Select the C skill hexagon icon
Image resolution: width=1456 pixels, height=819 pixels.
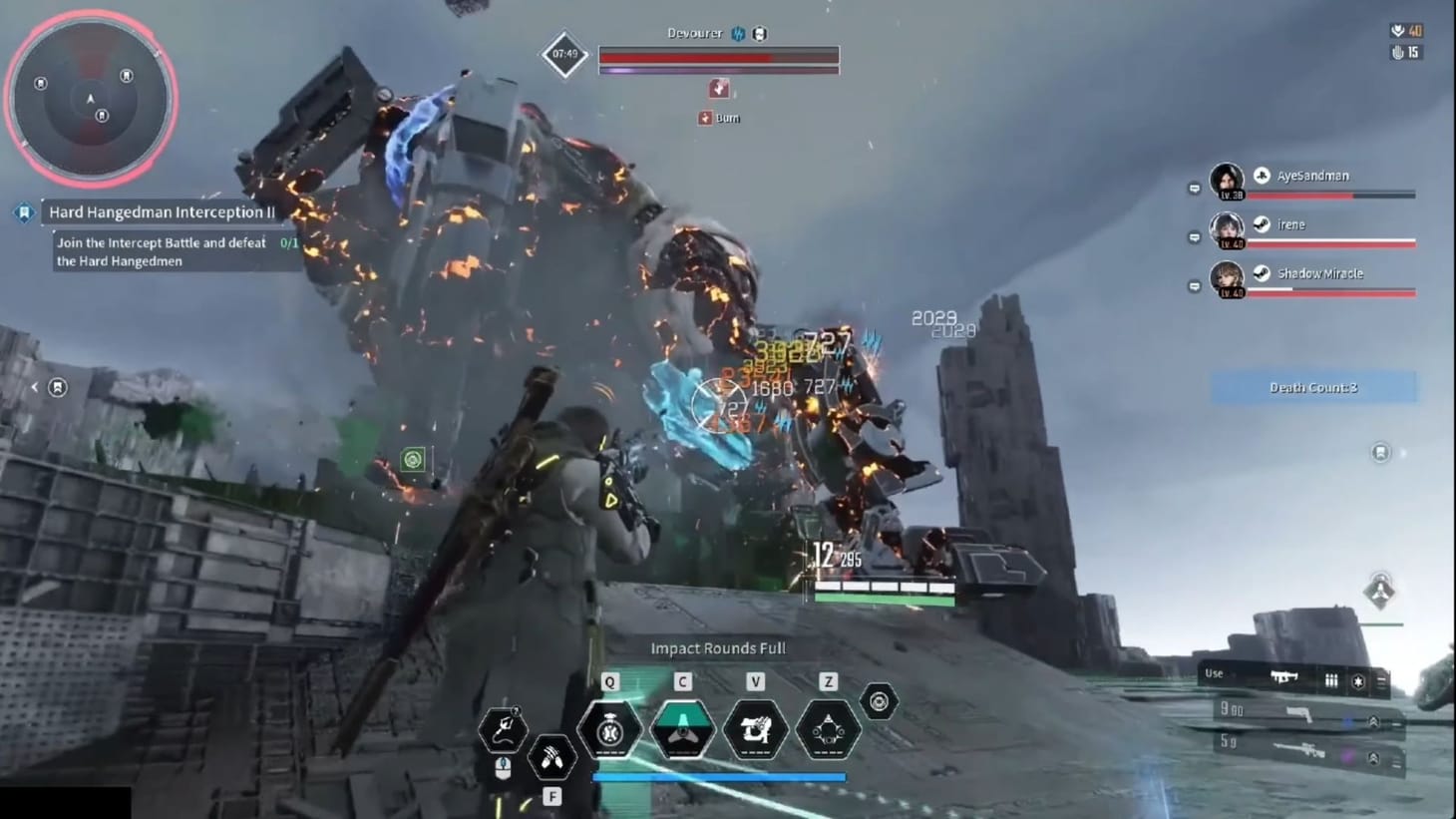click(x=683, y=730)
